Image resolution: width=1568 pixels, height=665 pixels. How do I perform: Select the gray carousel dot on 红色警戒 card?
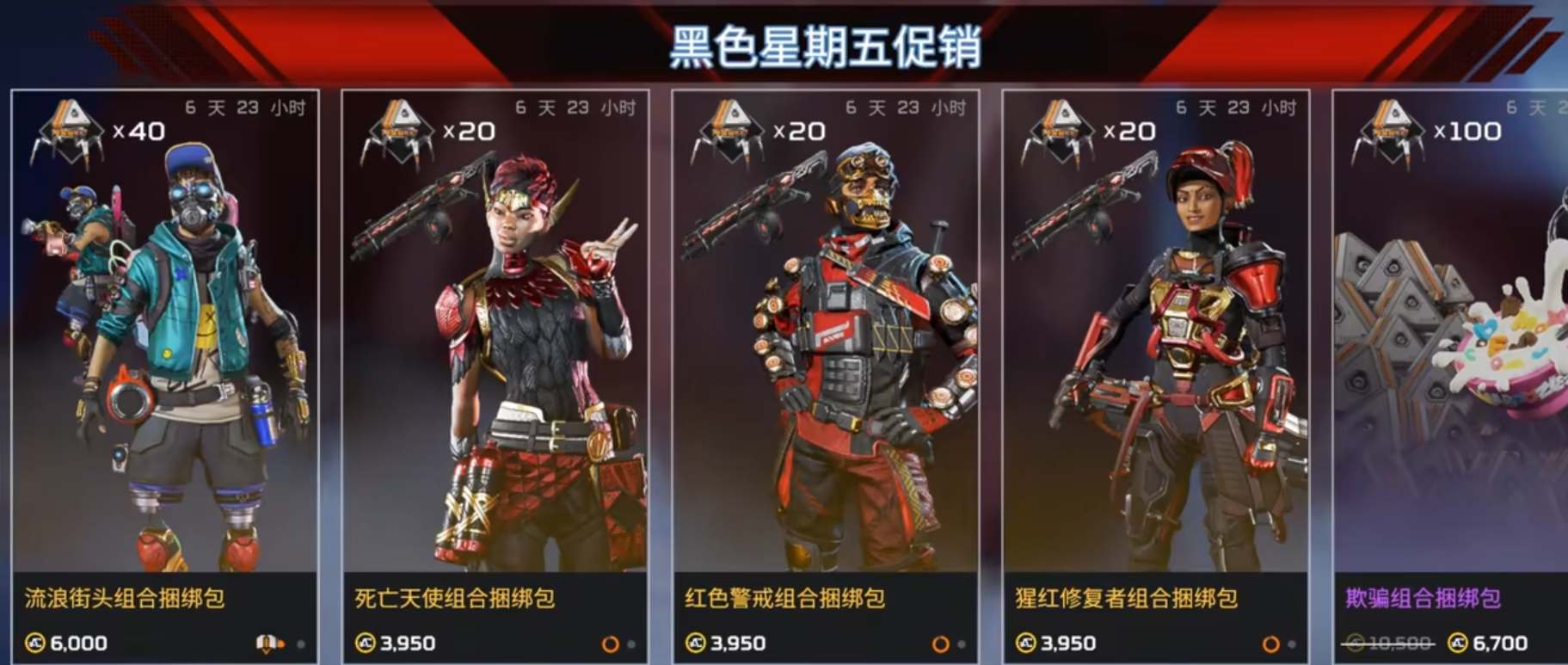tap(963, 643)
